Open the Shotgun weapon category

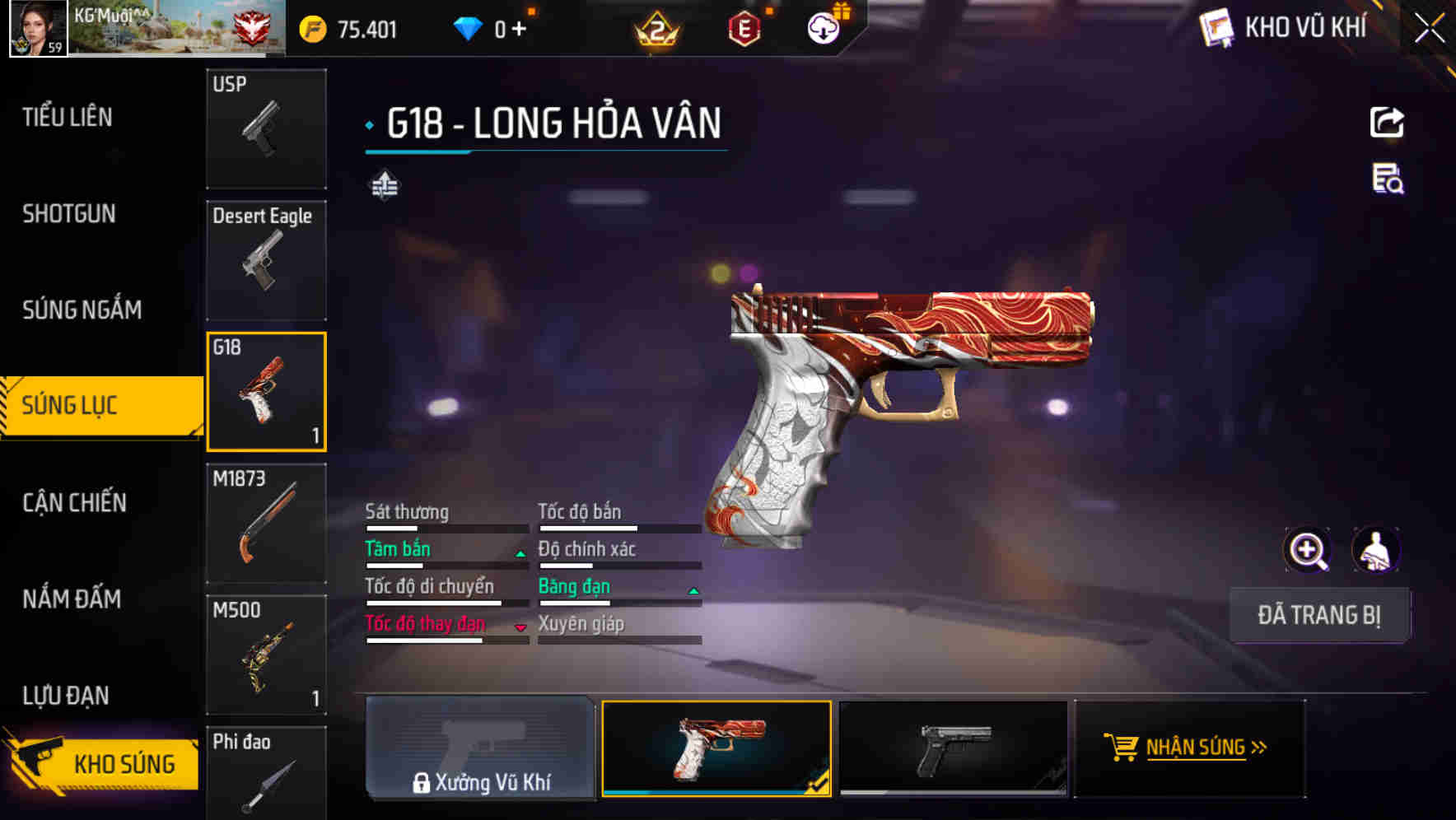[69, 214]
